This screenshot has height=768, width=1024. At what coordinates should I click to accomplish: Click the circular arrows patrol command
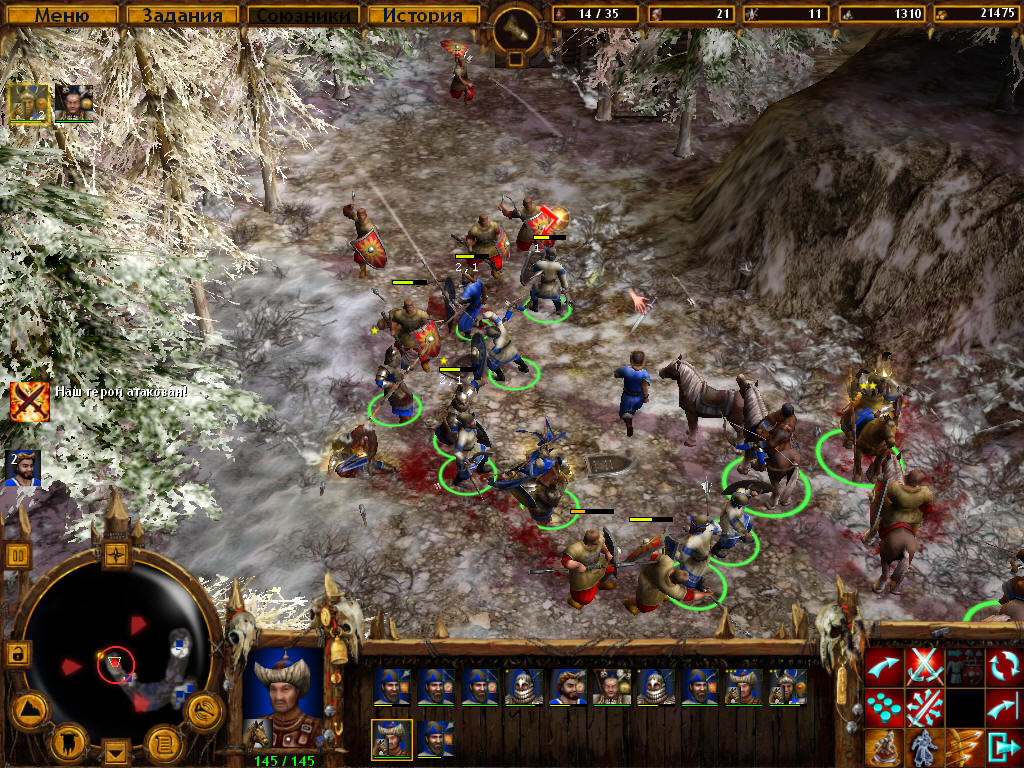pos(1002,664)
